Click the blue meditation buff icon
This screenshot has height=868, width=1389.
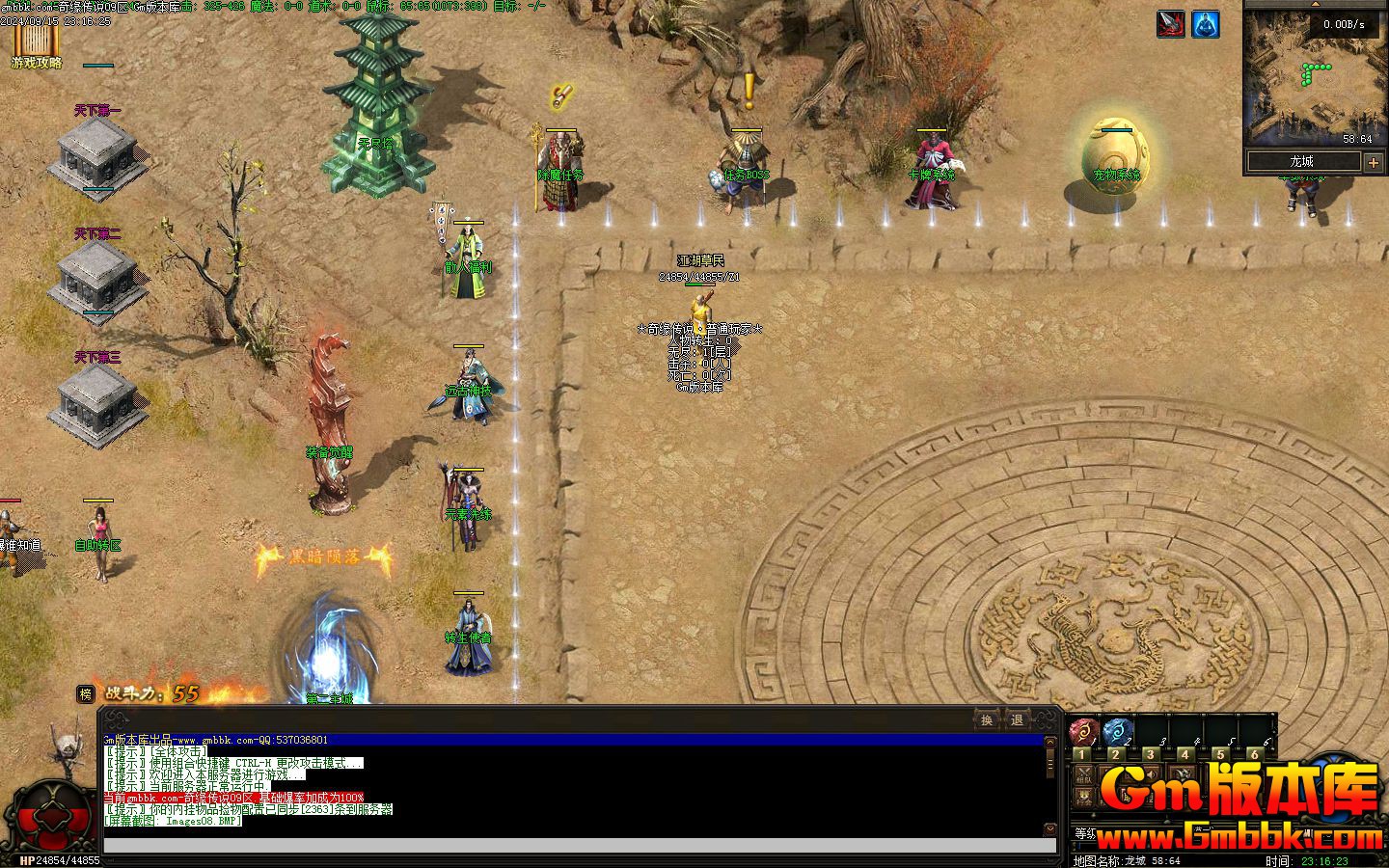[1205, 24]
